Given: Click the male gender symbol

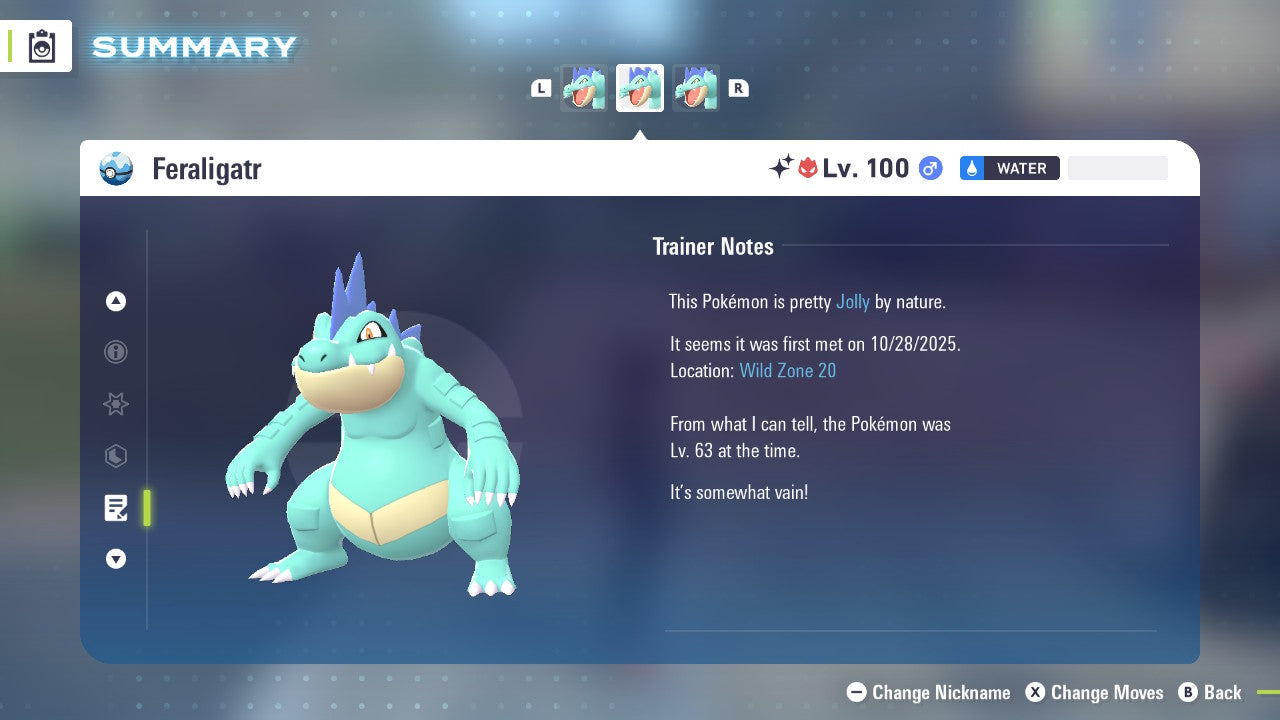Looking at the screenshot, I should 929,168.
